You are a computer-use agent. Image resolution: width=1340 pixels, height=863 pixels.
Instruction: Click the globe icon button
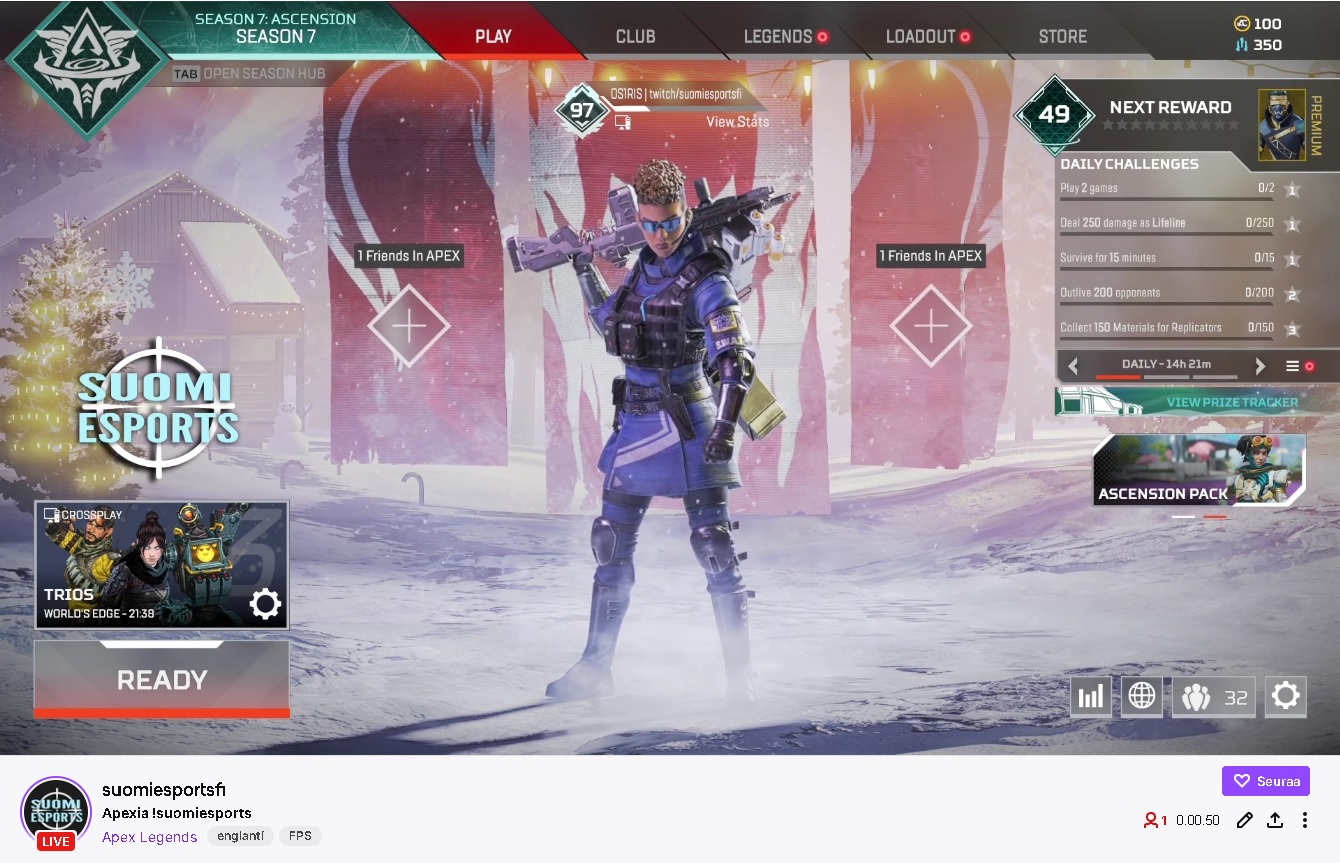(x=1141, y=696)
